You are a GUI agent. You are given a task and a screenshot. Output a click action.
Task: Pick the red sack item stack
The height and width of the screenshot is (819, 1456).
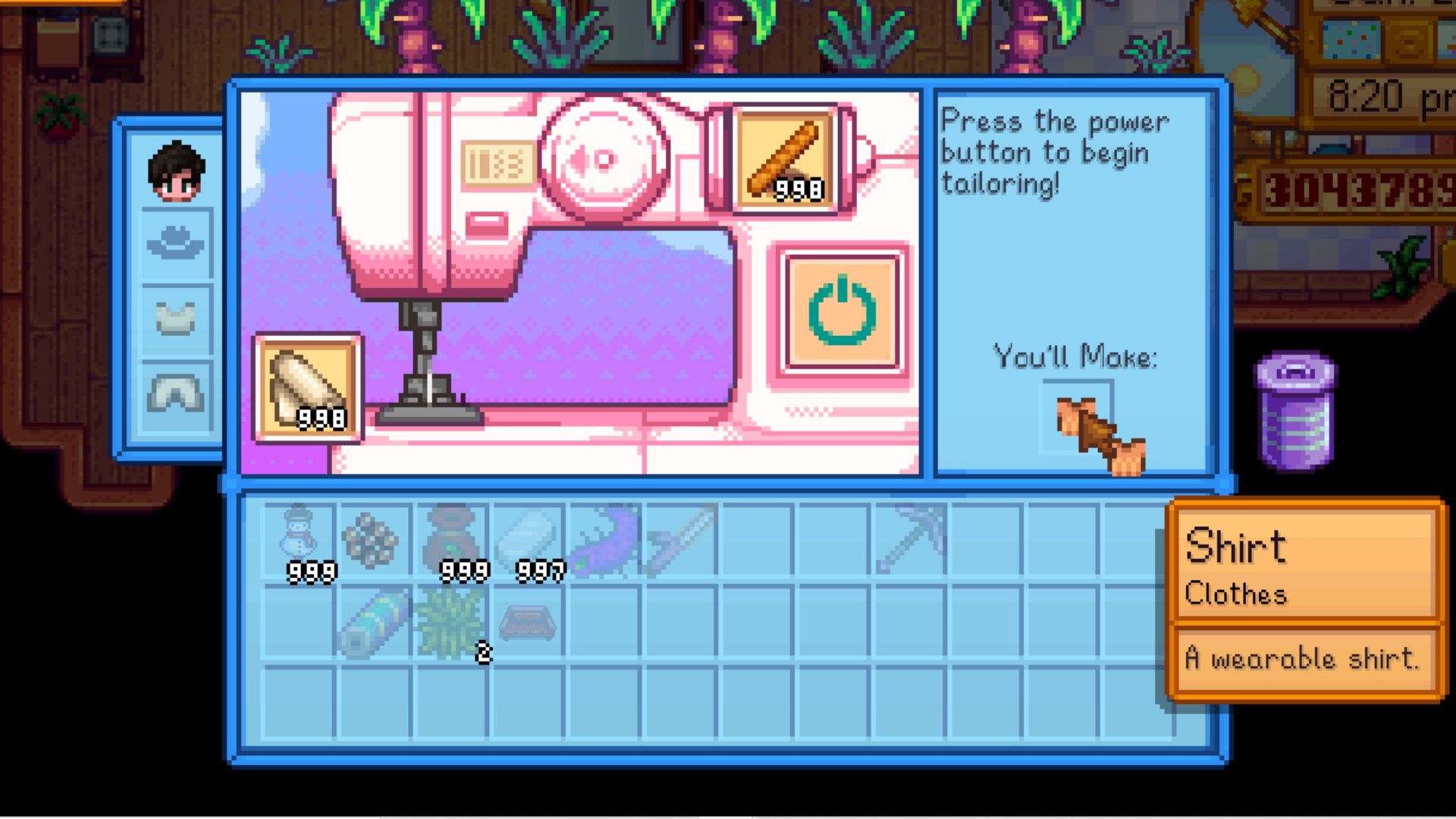pos(453,540)
